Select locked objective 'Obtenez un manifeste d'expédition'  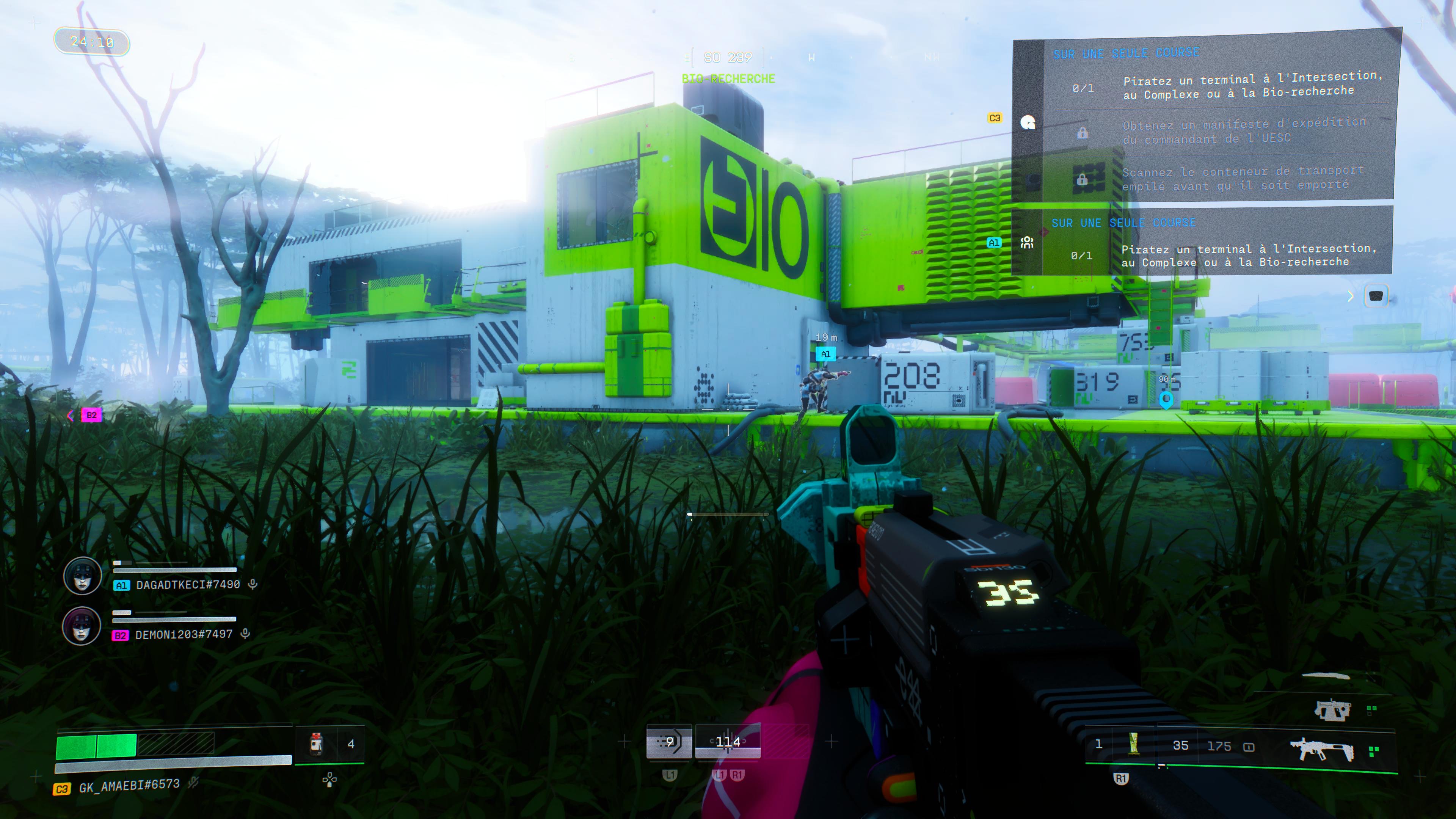pos(1244,130)
